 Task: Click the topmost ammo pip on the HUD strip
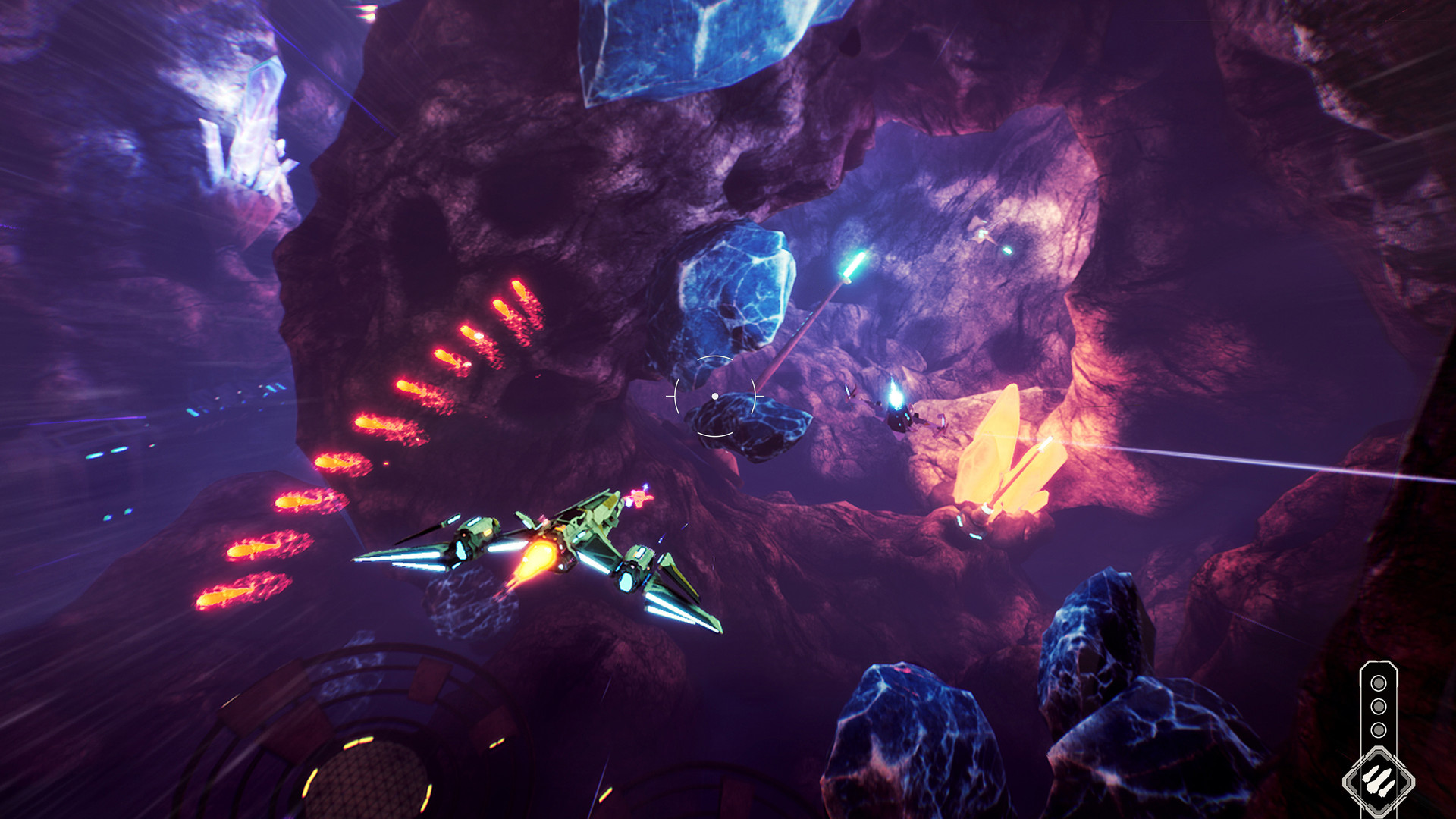(1379, 683)
